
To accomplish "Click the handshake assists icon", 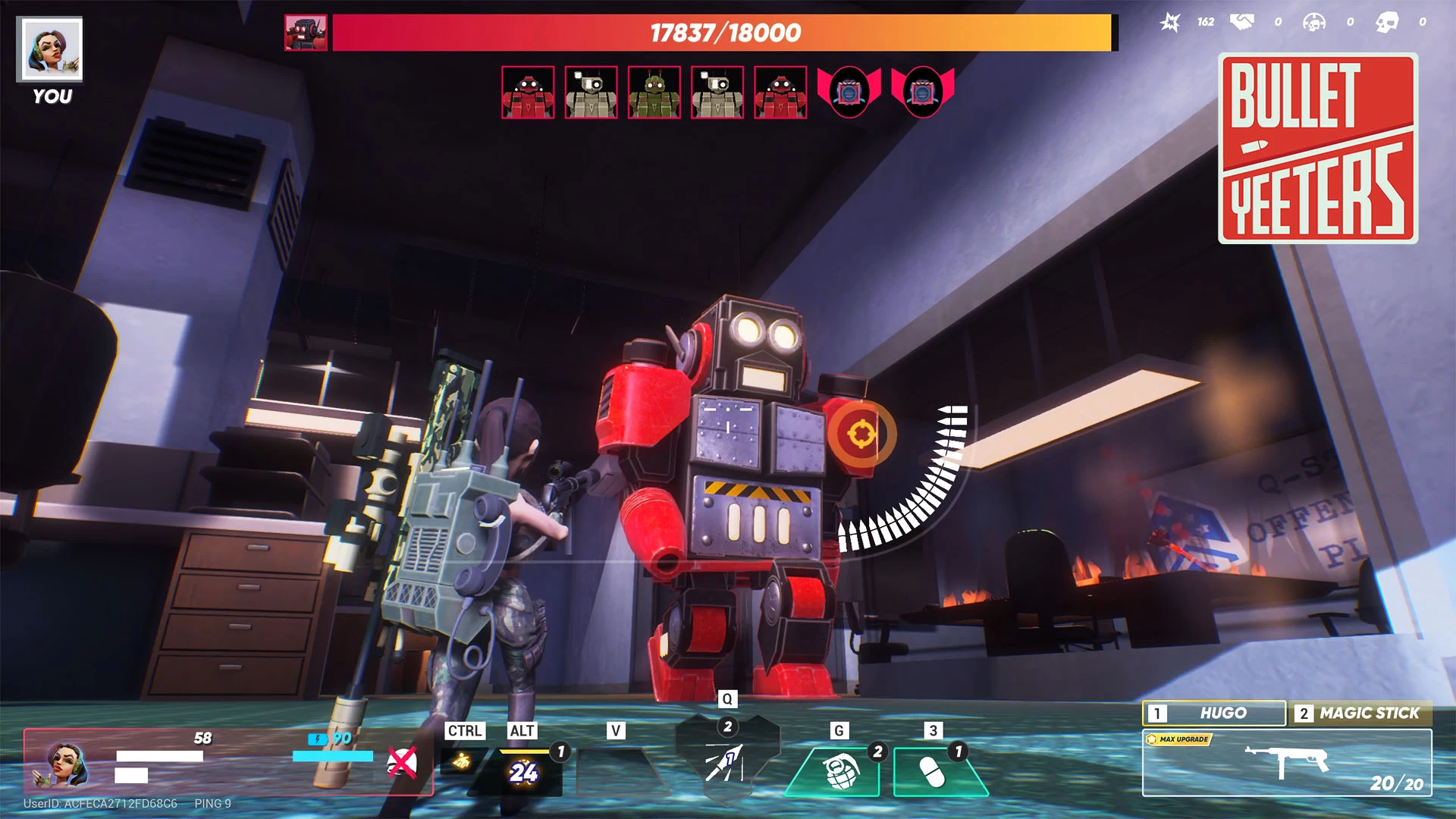I will (x=1241, y=22).
